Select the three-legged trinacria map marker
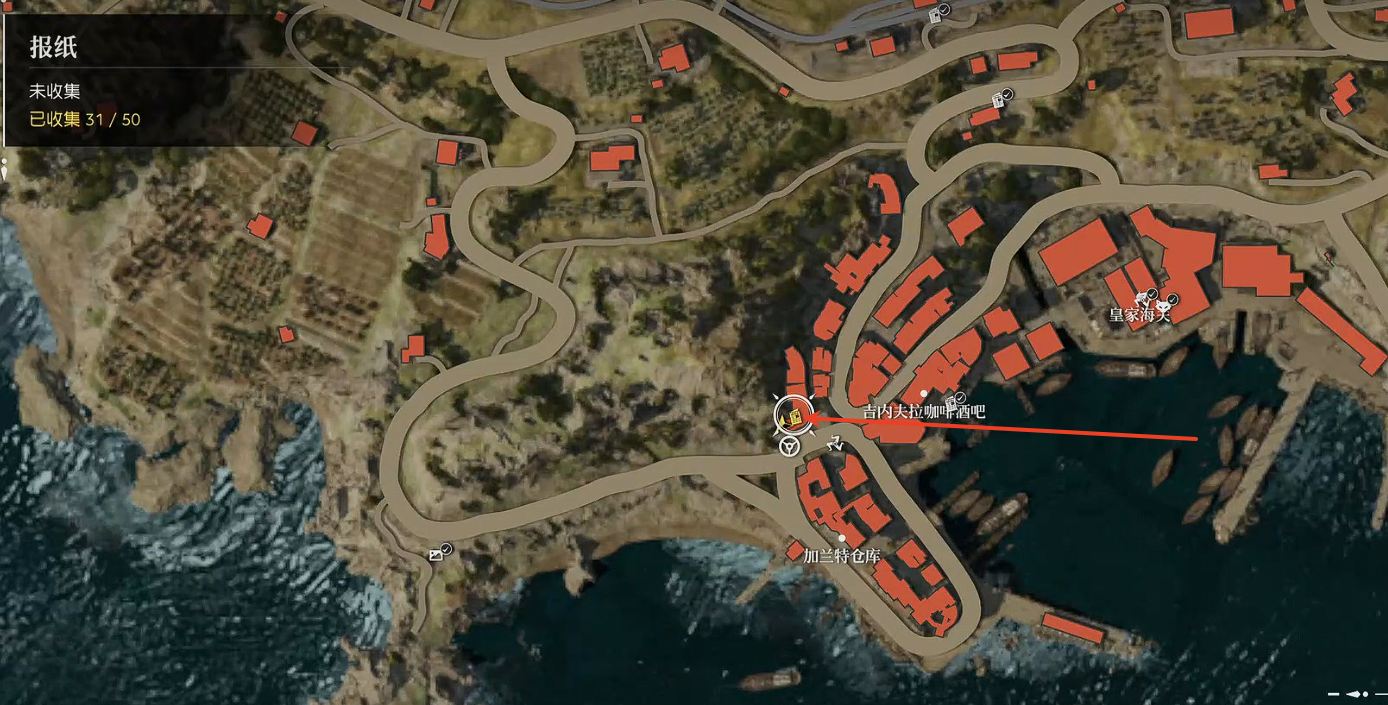This screenshot has height=705, width=1388. point(834,441)
